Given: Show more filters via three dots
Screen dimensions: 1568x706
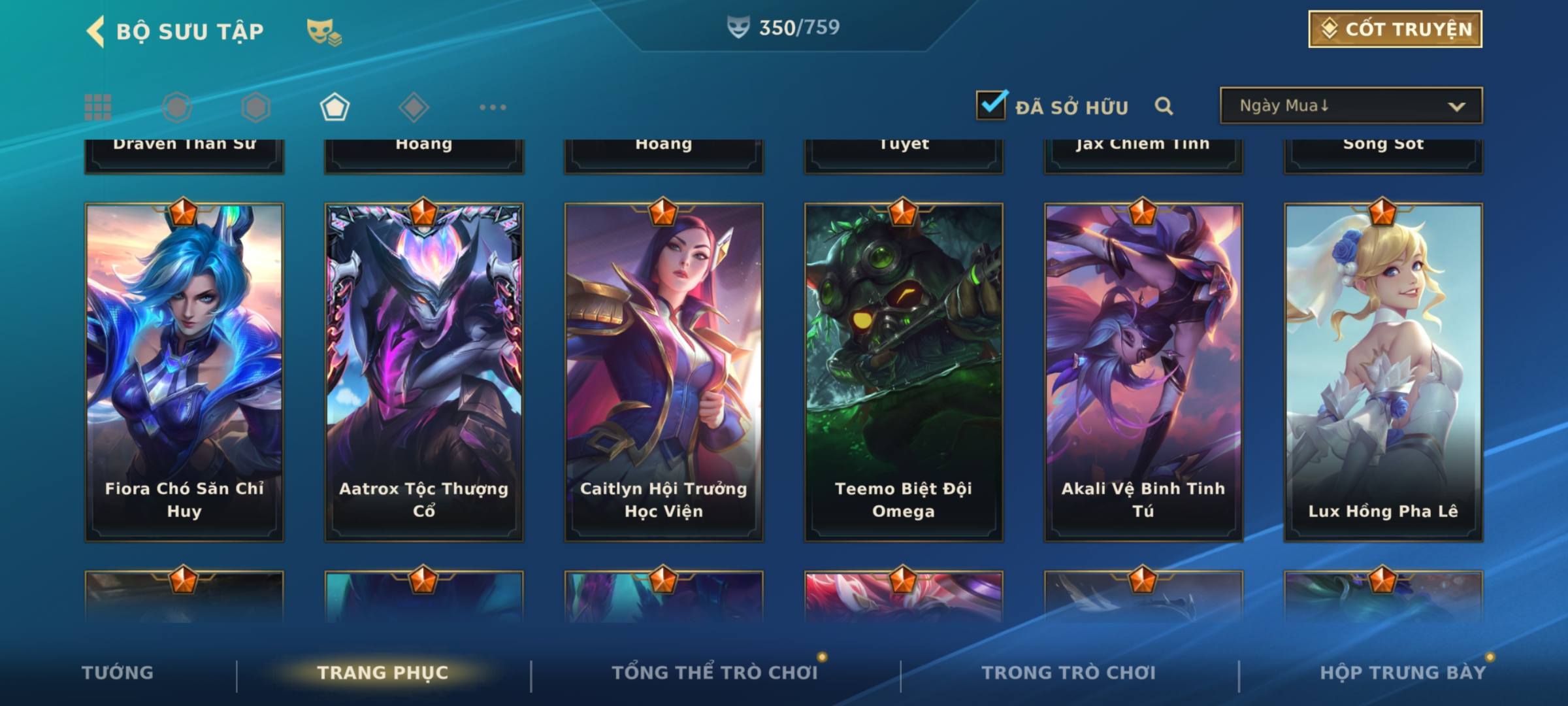Looking at the screenshot, I should (x=493, y=107).
